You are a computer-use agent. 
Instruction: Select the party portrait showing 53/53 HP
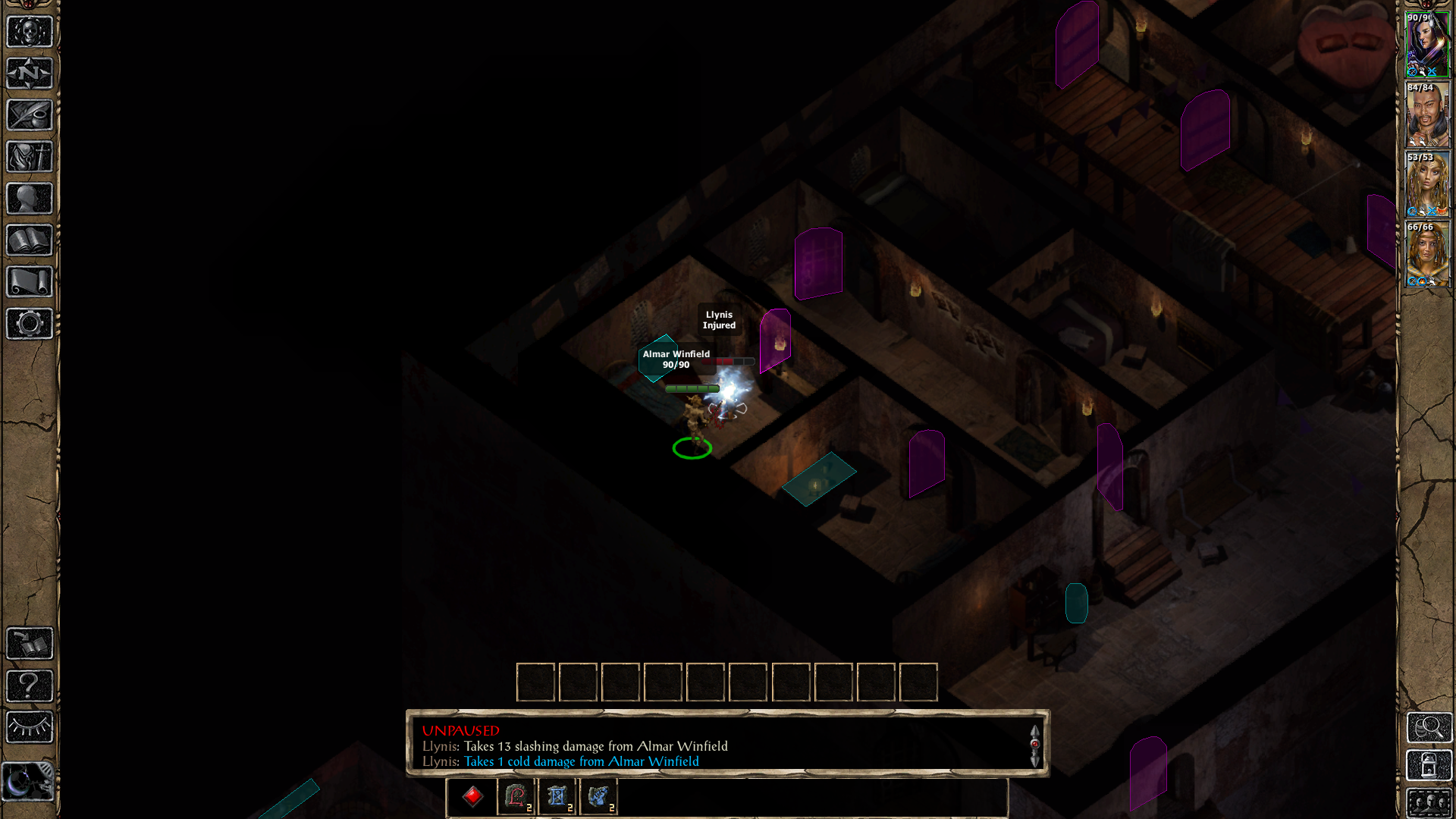[1427, 184]
